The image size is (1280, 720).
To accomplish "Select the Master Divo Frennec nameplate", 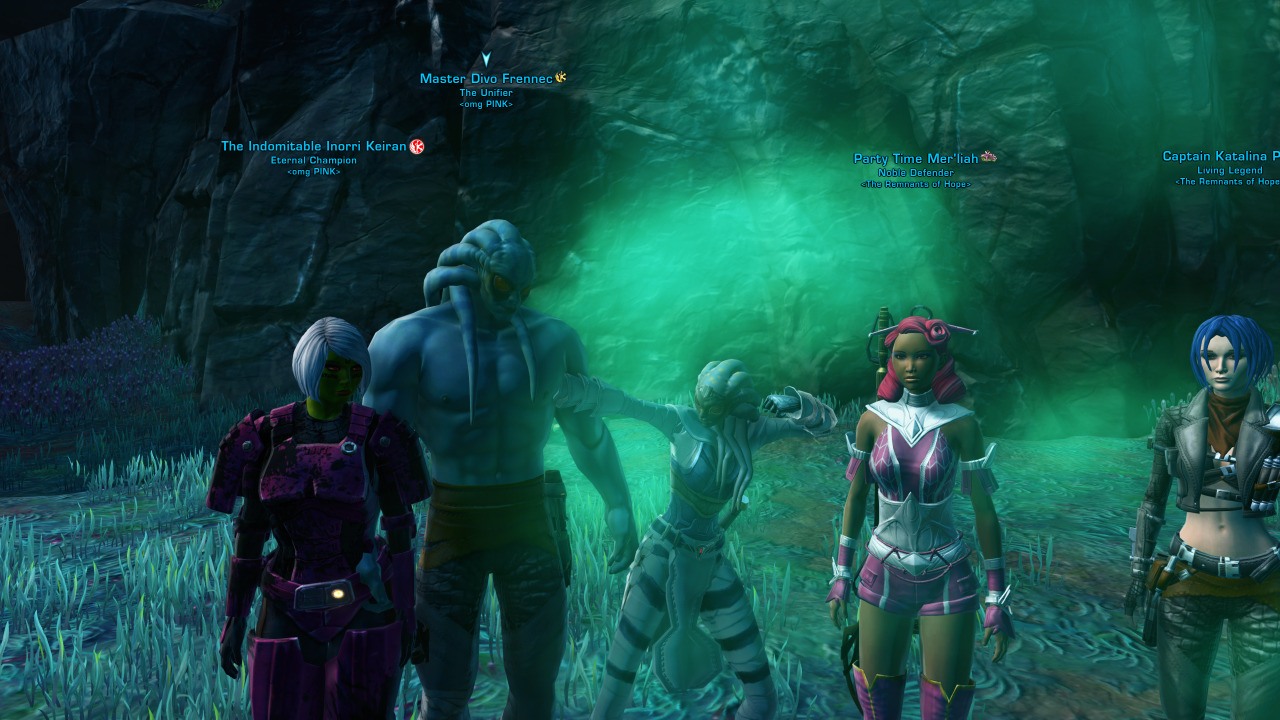I will click(x=486, y=79).
